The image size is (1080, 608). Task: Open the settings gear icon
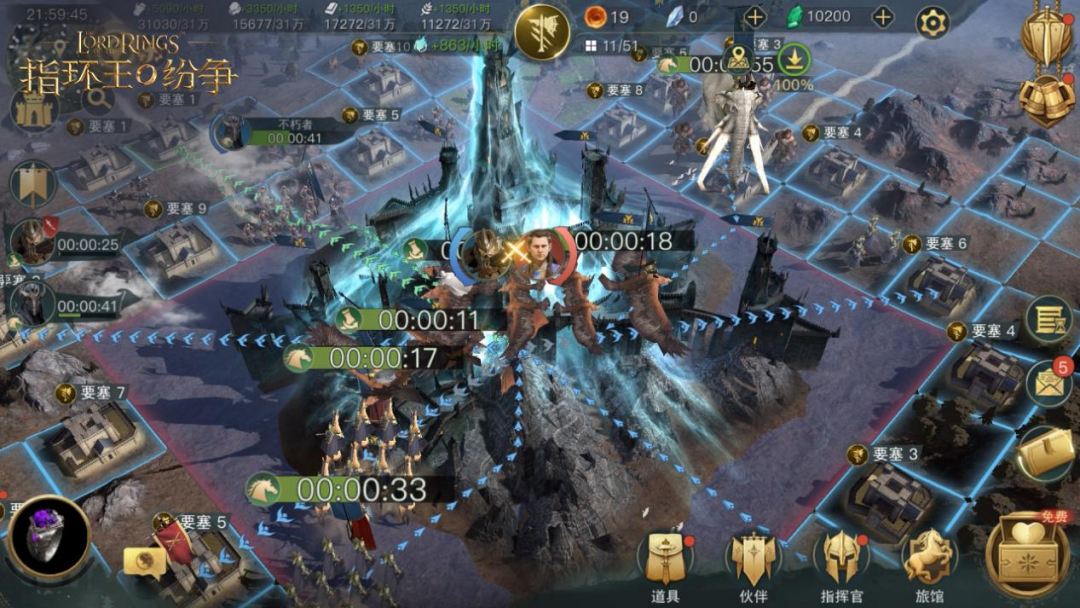[x=932, y=22]
